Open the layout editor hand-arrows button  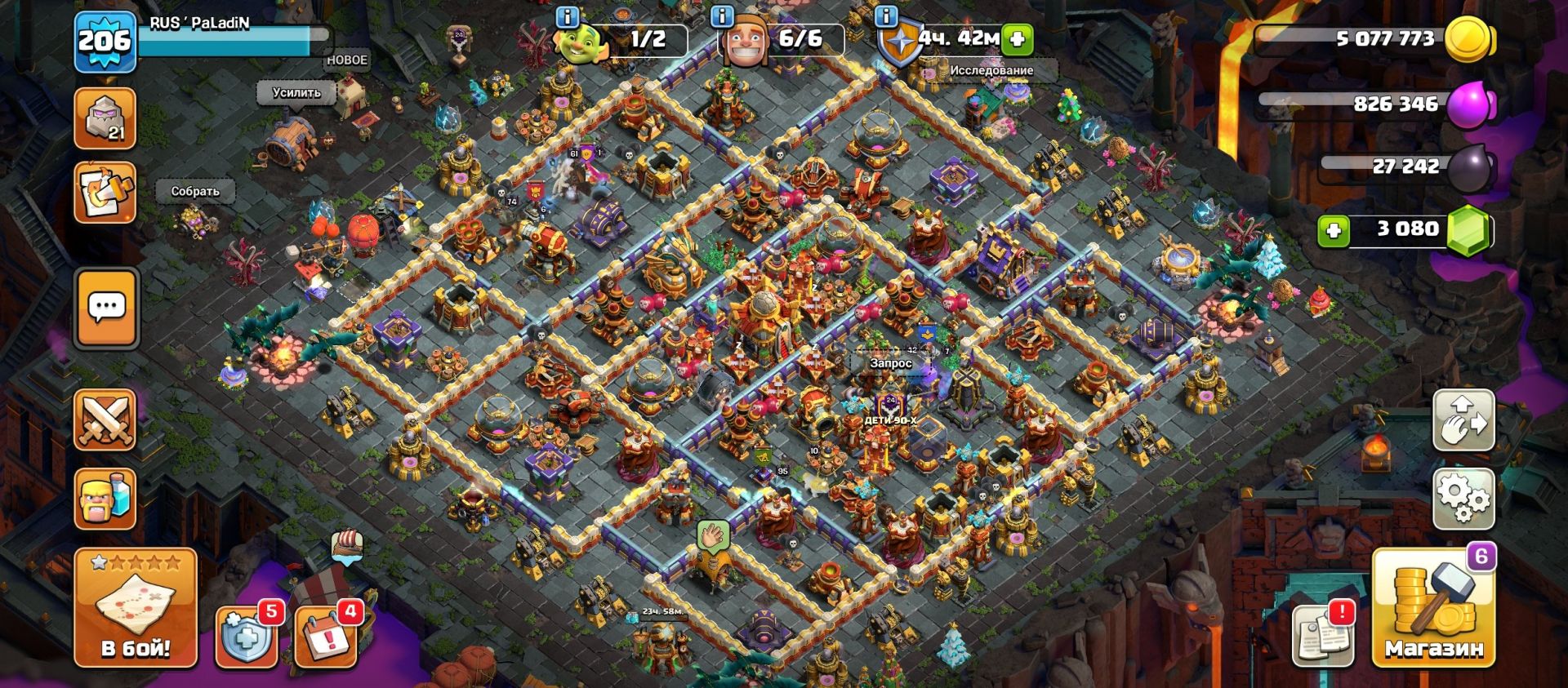(x=1463, y=419)
